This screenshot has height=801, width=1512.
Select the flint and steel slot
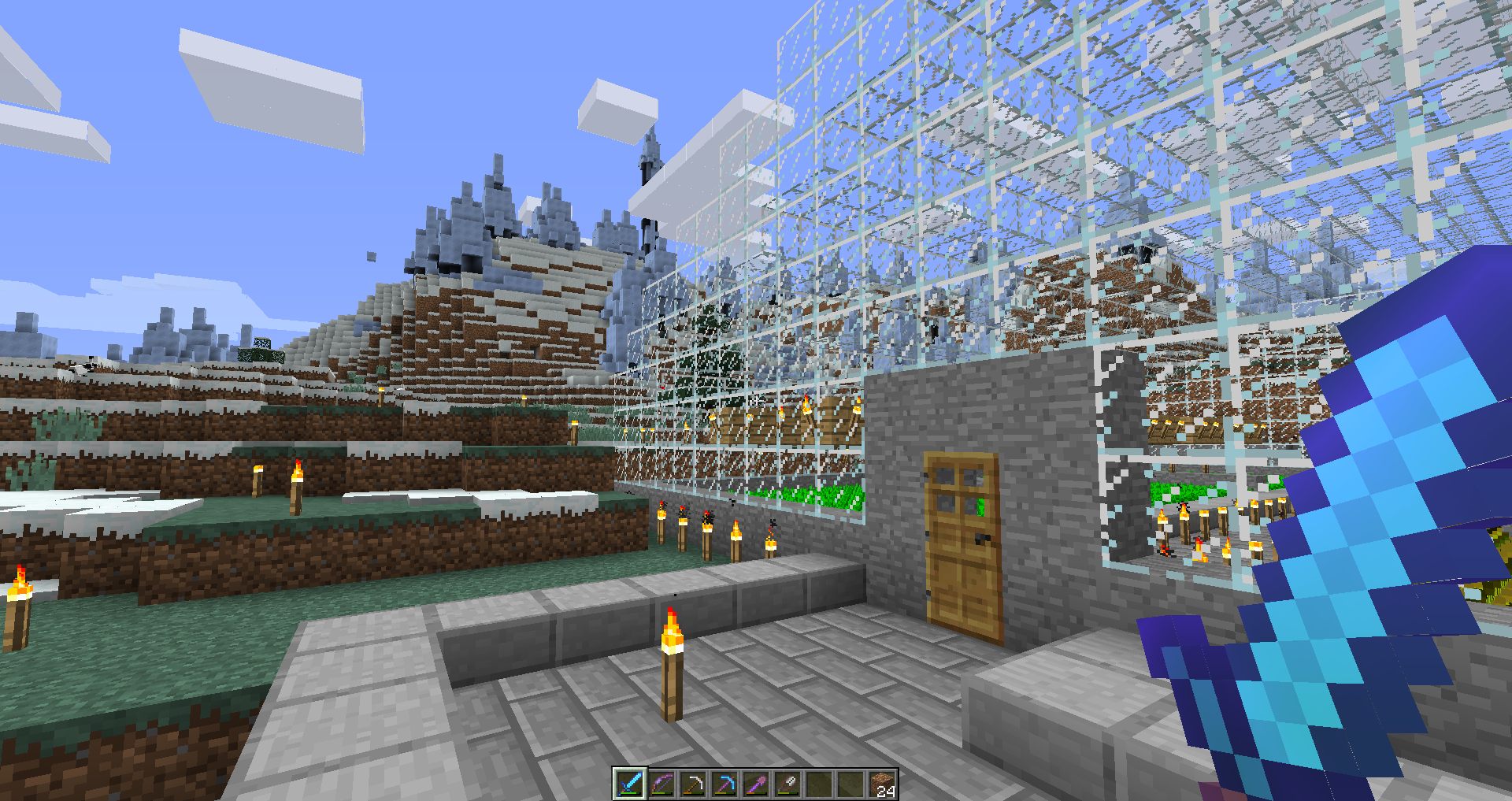[787, 784]
